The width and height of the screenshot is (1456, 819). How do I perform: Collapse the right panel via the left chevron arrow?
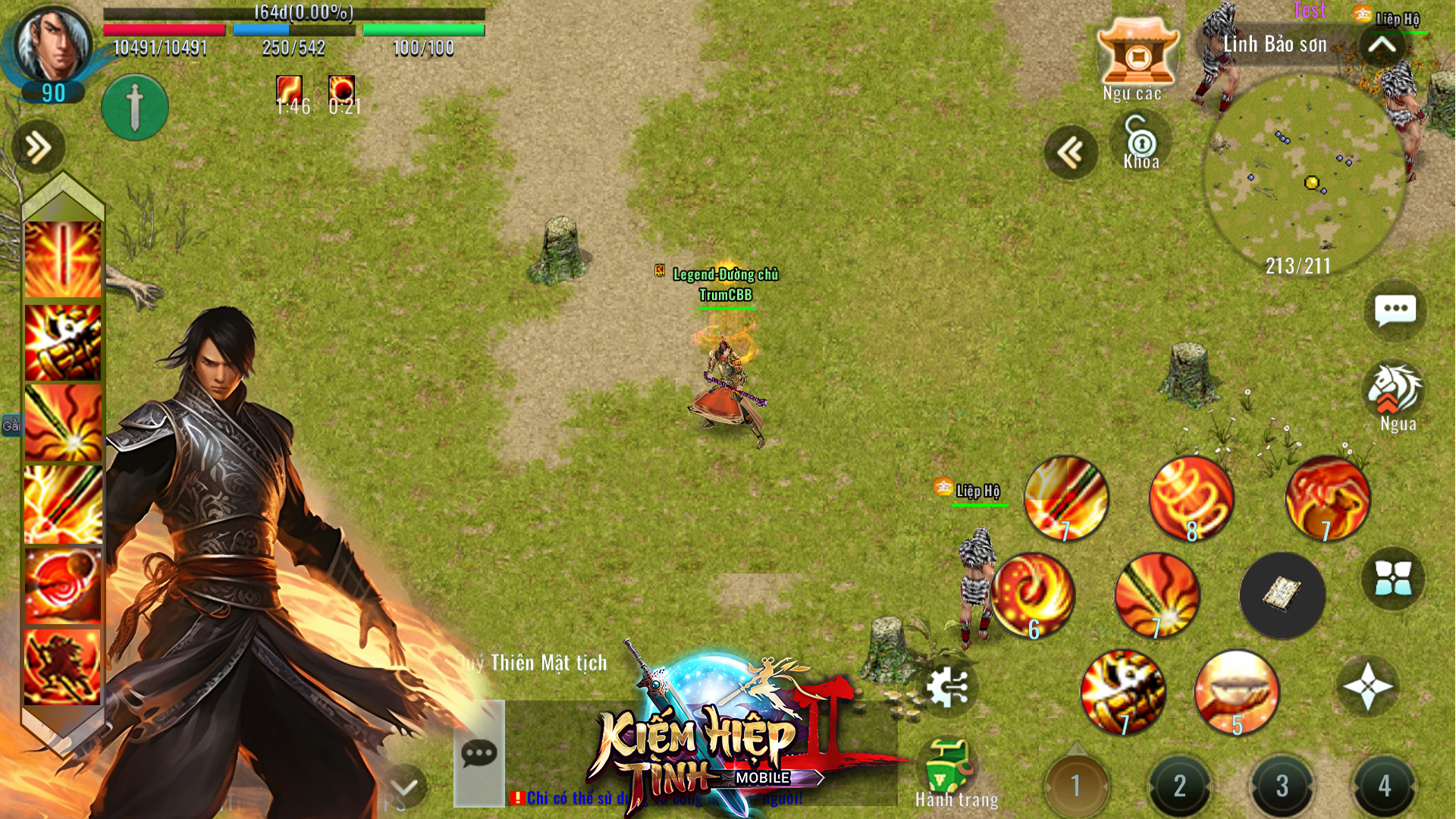pyautogui.click(x=1072, y=152)
